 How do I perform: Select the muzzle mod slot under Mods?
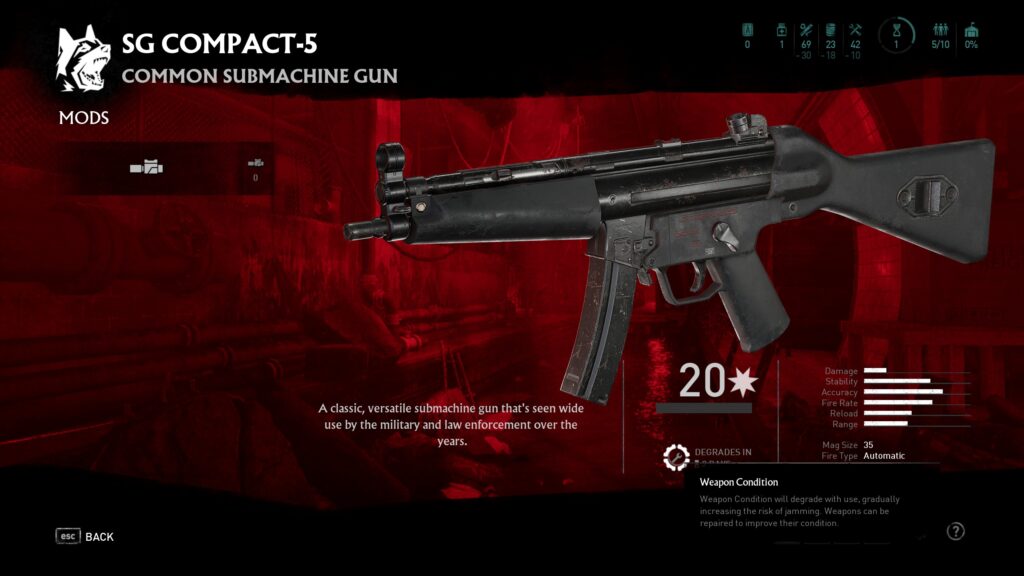pyautogui.click(x=146, y=168)
